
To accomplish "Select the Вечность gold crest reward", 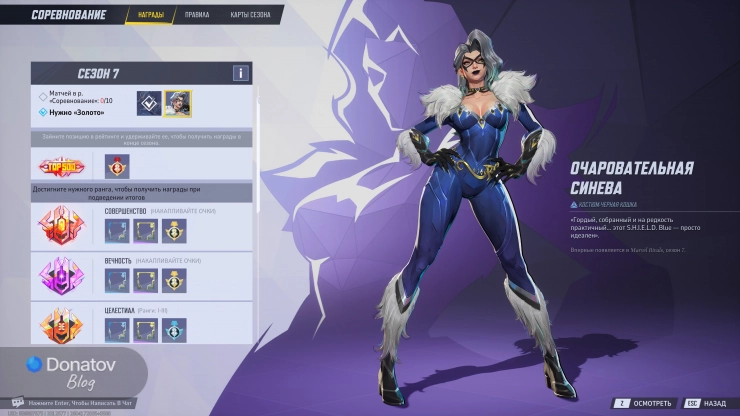I will coord(175,281).
